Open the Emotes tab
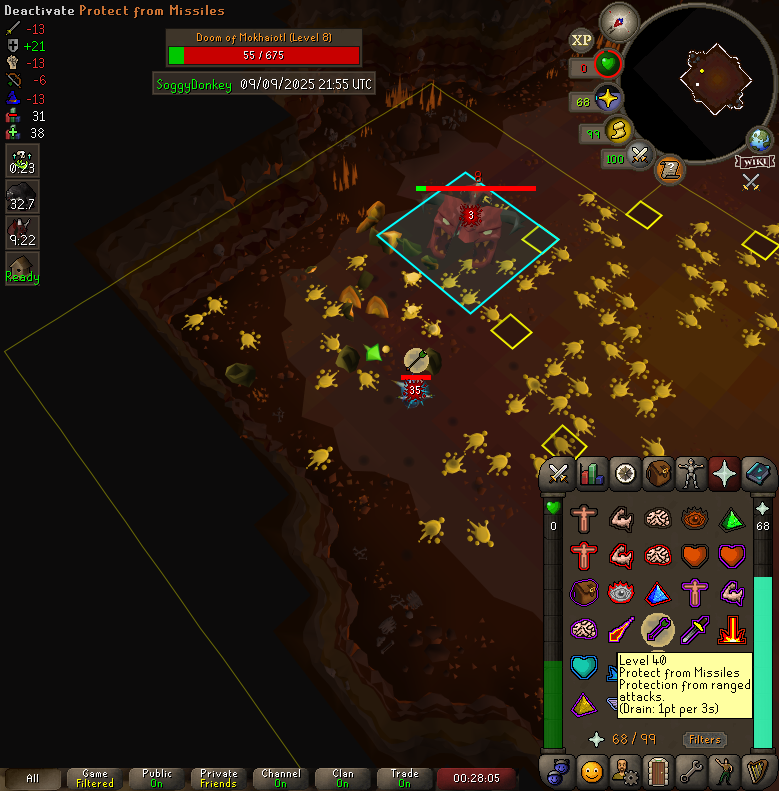This screenshot has height=791, width=779. (x=592, y=771)
